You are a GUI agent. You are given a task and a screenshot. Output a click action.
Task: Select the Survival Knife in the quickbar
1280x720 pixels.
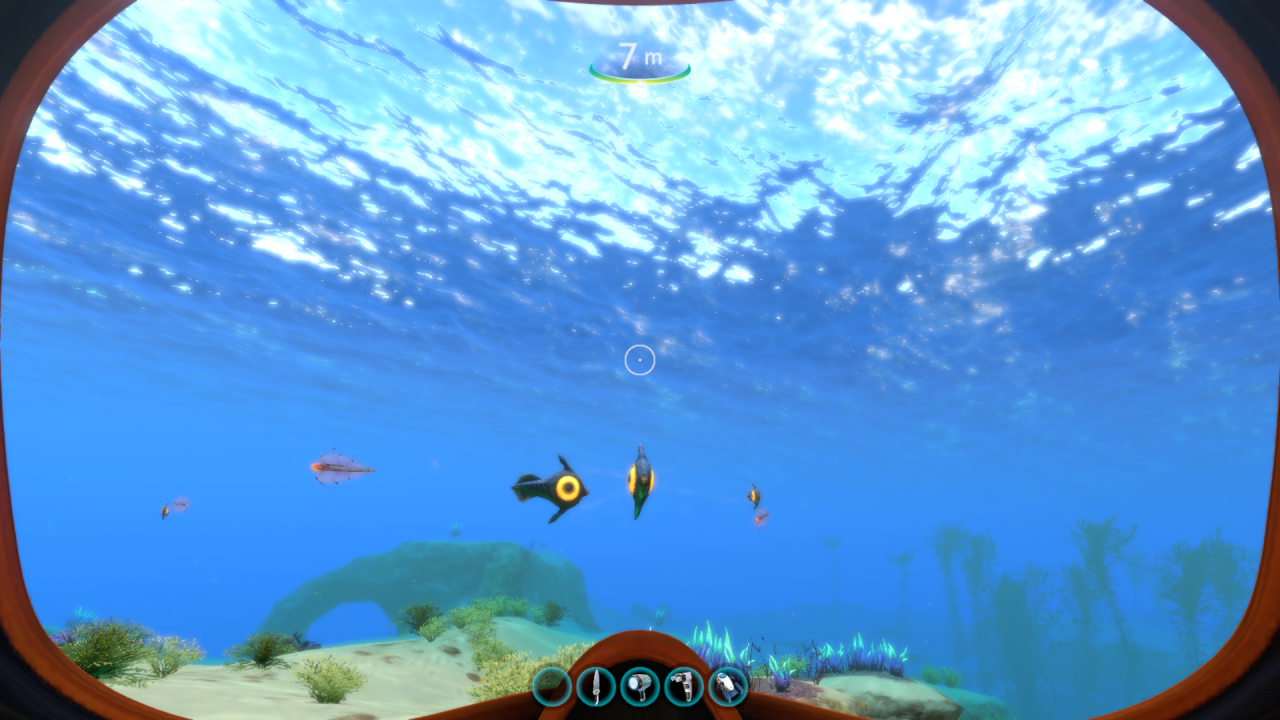pyautogui.click(x=596, y=687)
